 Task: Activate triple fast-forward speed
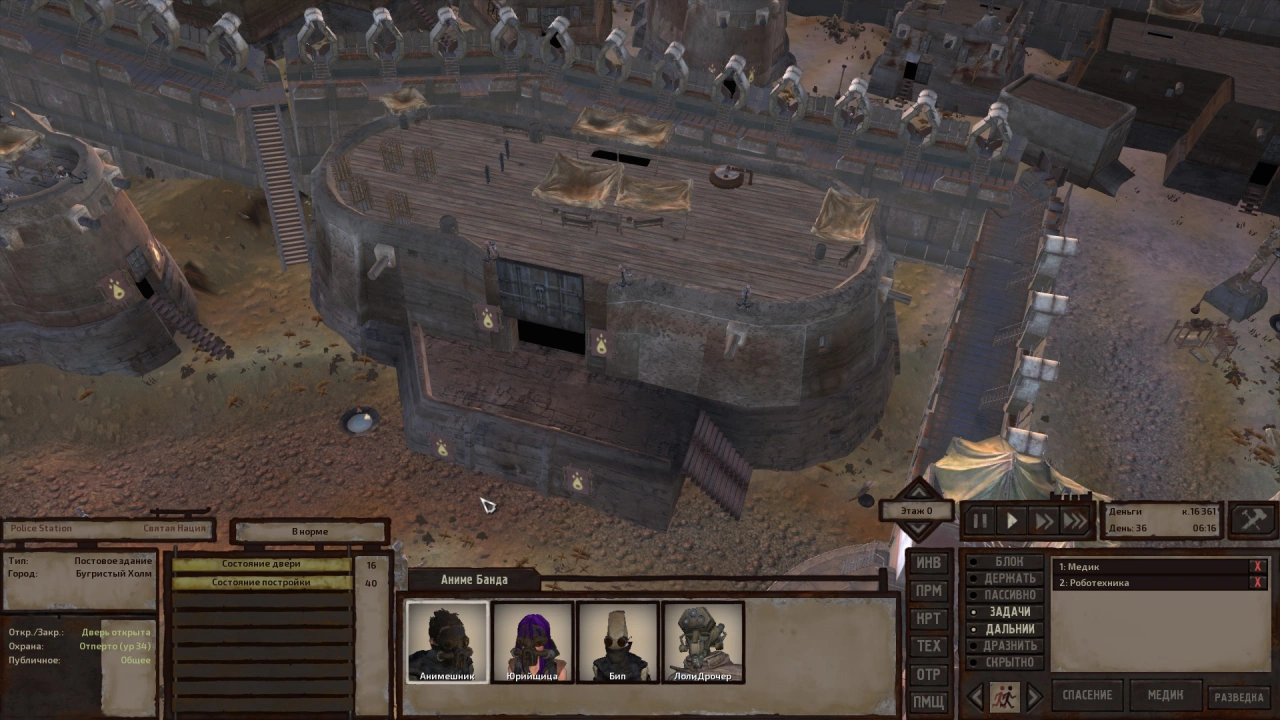(x=1075, y=520)
